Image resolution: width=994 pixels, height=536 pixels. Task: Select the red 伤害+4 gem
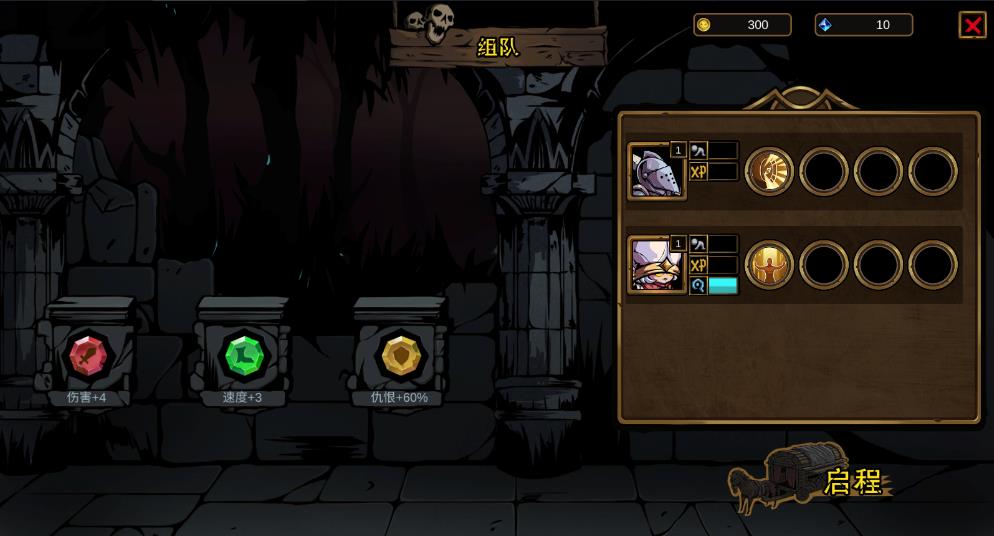88,355
